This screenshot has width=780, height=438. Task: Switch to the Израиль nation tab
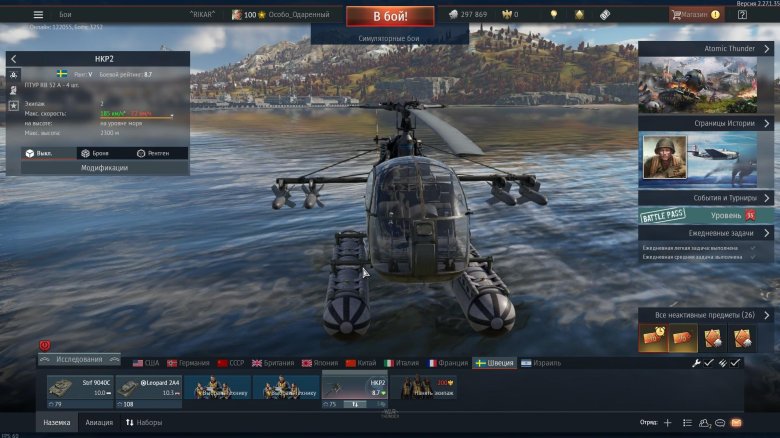[x=540, y=363]
